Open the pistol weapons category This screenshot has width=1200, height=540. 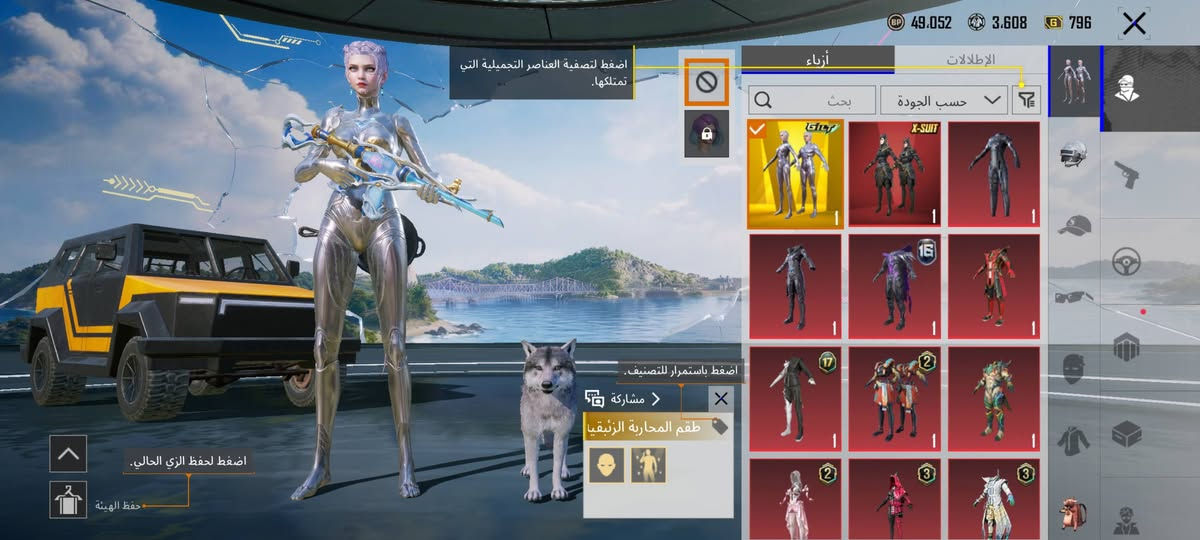pos(1127,176)
